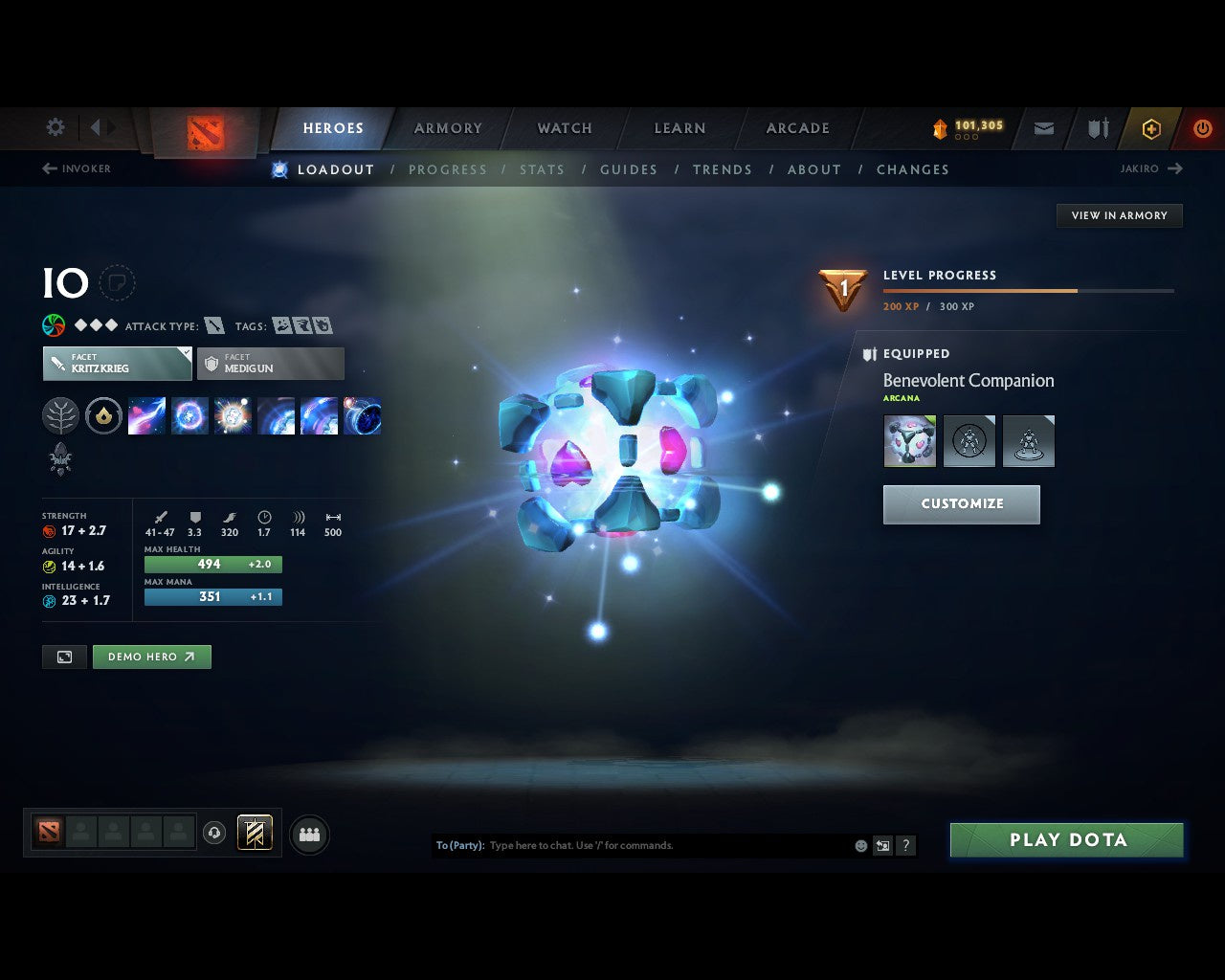
Task: Open Io's talent tree icon
Action: point(60,414)
